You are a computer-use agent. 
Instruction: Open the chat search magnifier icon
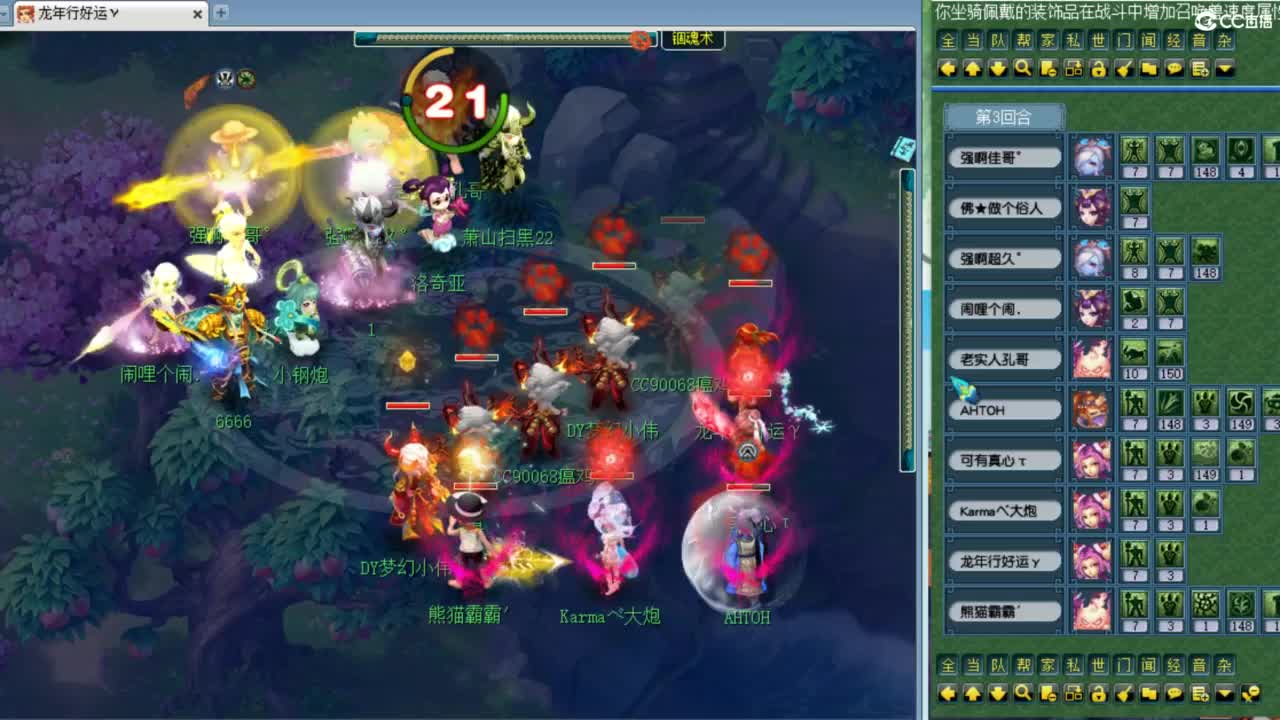[x=1023, y=68]
